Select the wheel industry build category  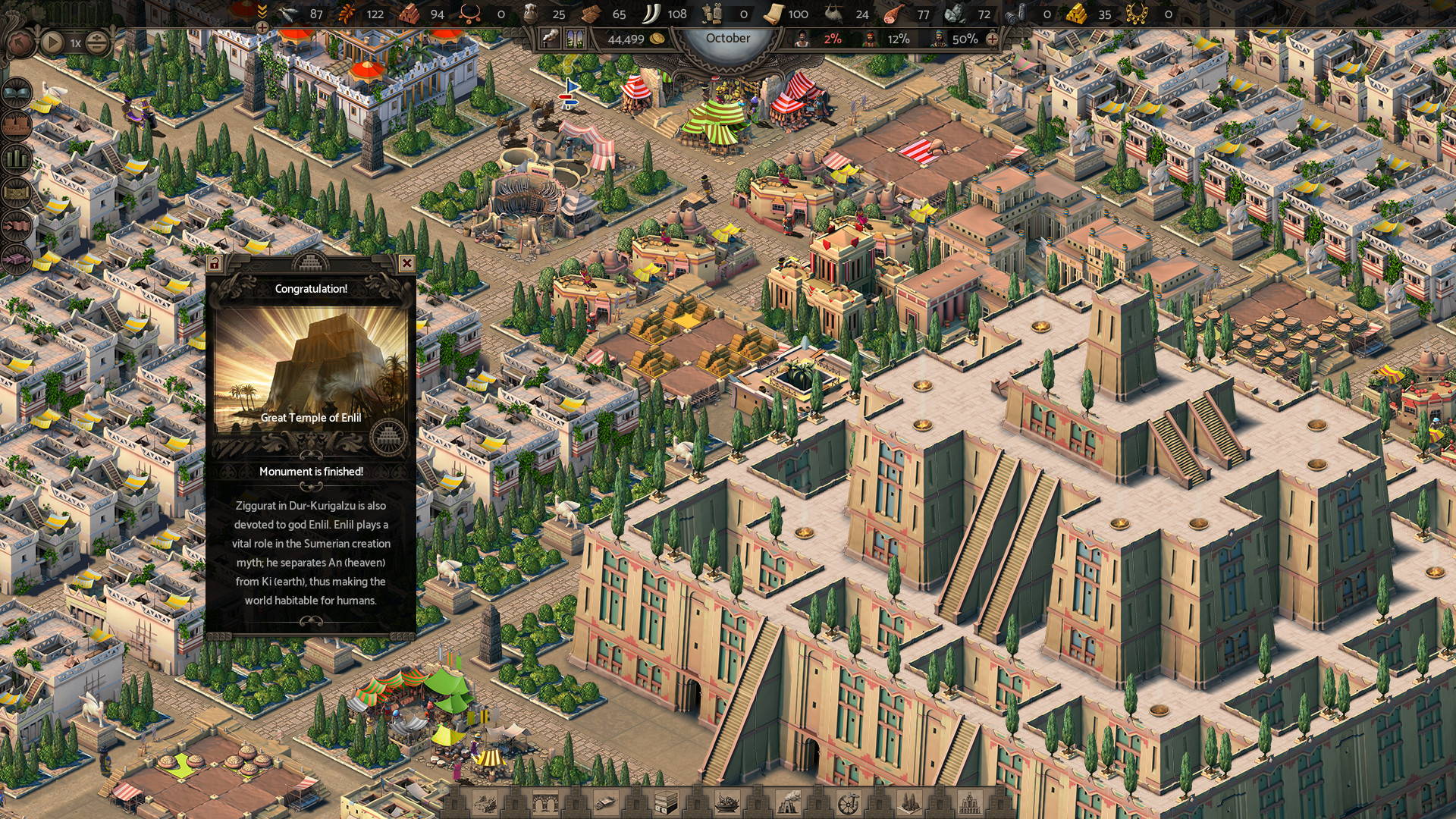click(x=848, y=802)
